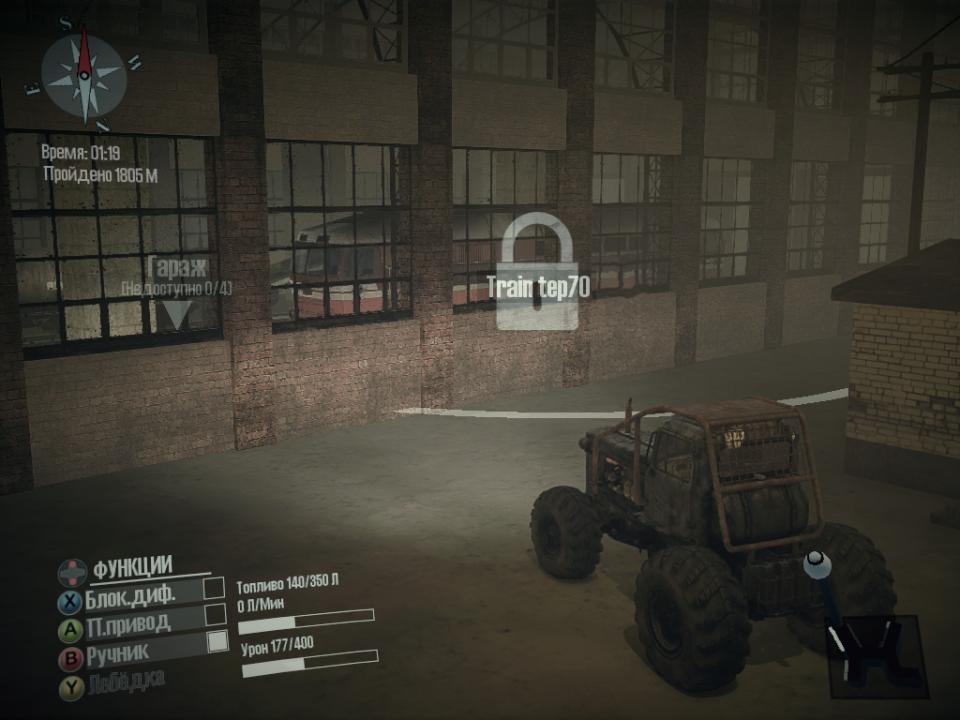960x720 pixels.
Task: Click the compass rose
Action: [x=84, y=75]
